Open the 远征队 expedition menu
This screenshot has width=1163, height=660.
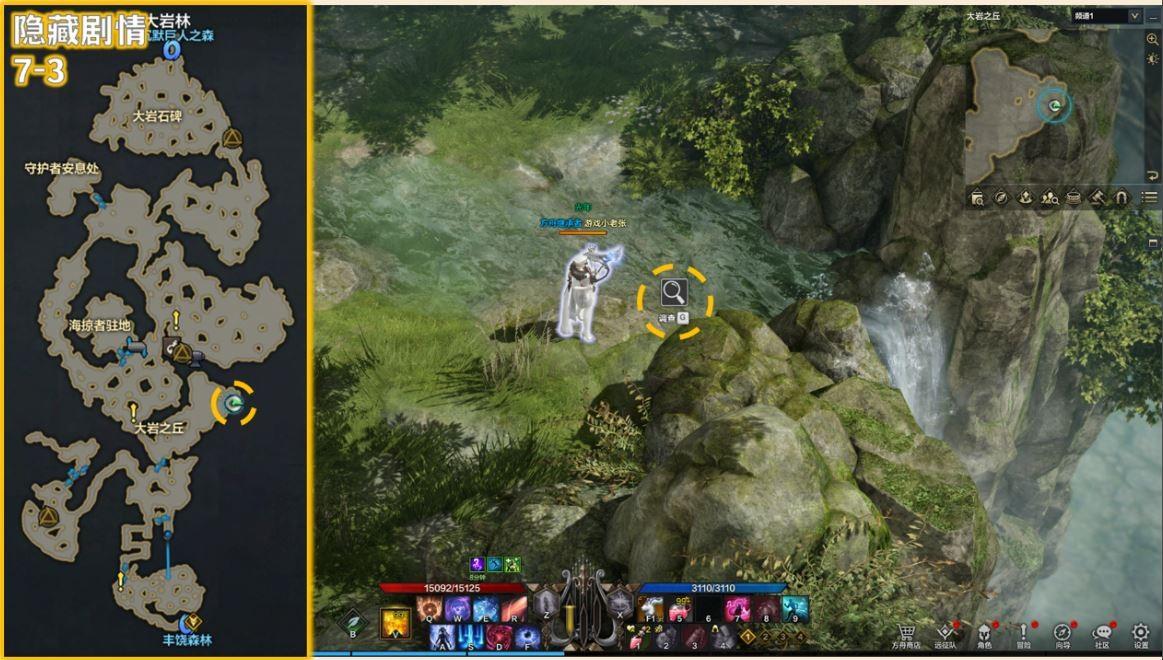click(x=946, y=634)
